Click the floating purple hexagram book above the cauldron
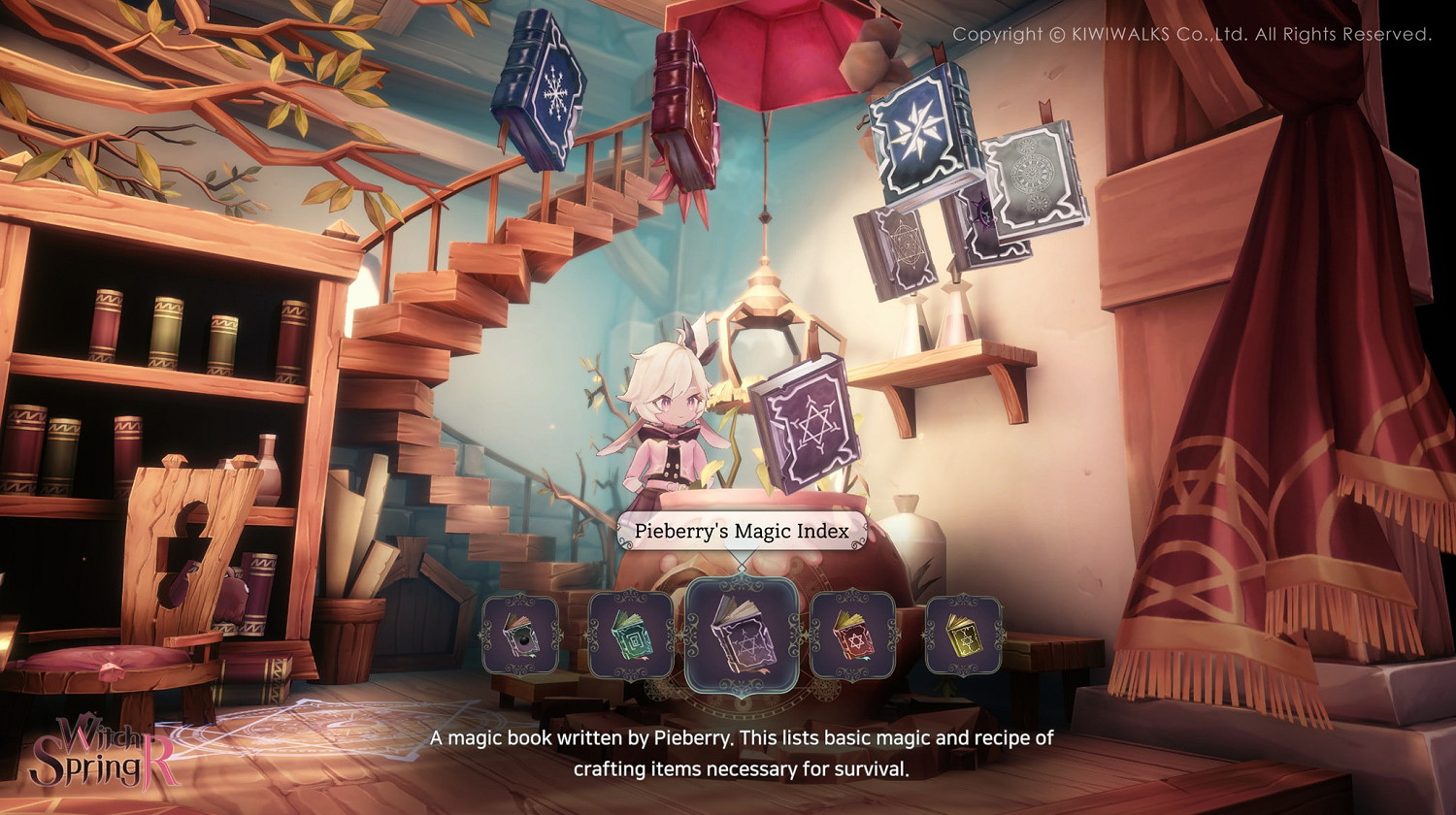 click(x=803, y=427)
